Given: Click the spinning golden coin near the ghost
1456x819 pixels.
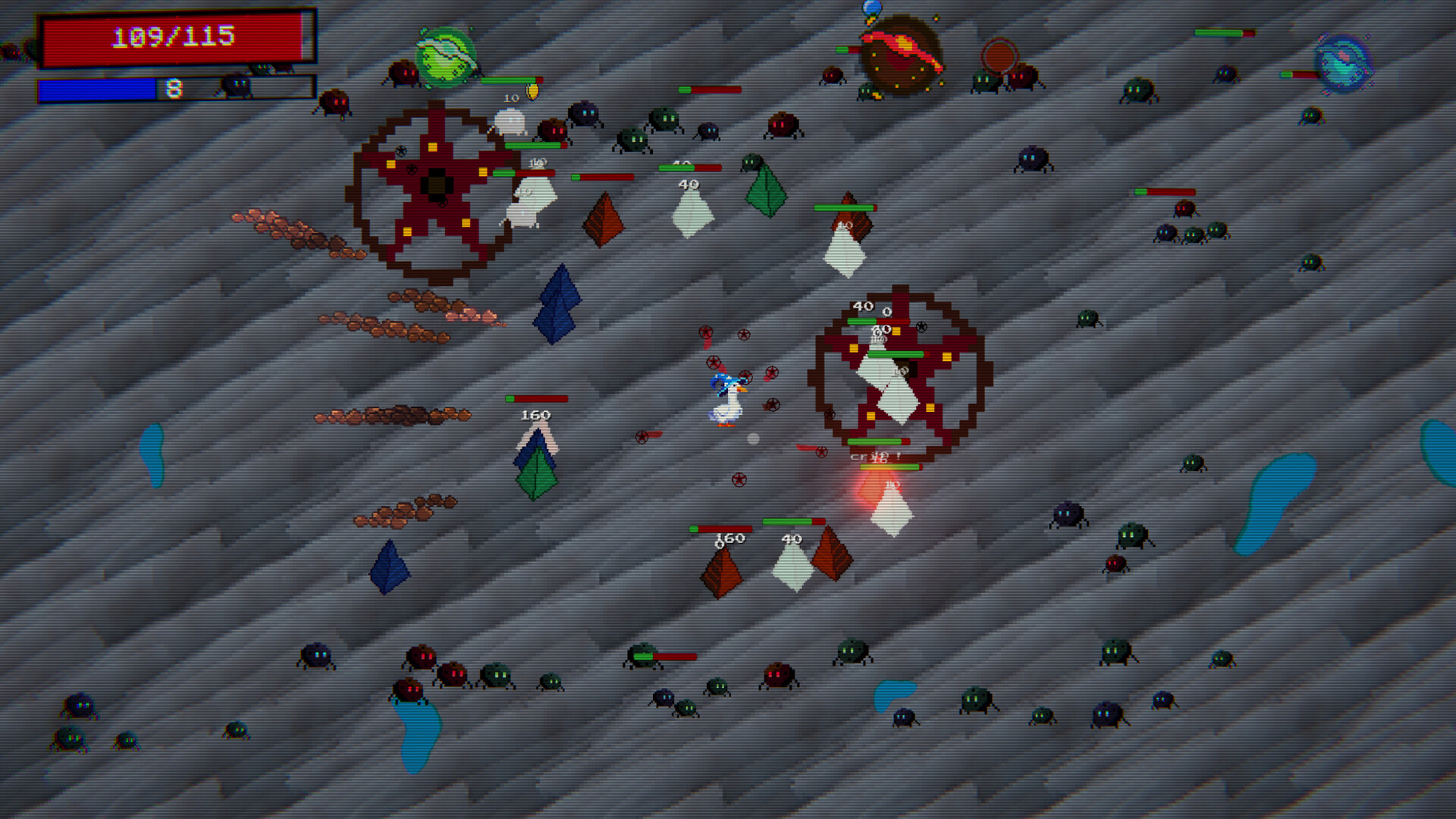Looking at the screenshot, I should click(x=531, y=91).
